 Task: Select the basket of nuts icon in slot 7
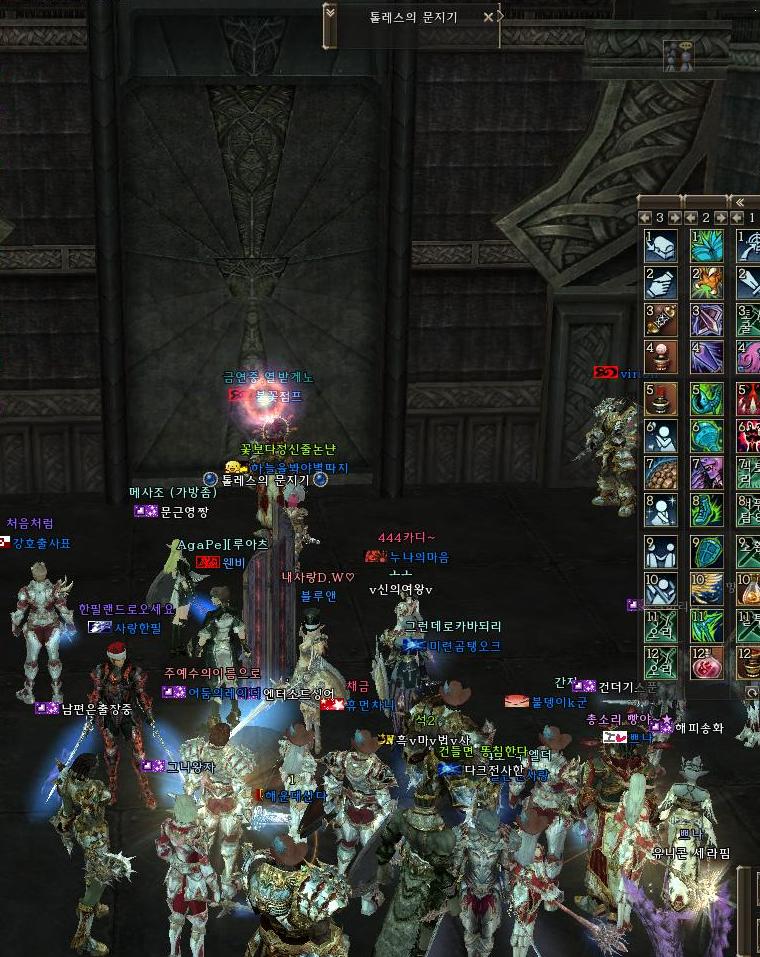coord(661,472)
